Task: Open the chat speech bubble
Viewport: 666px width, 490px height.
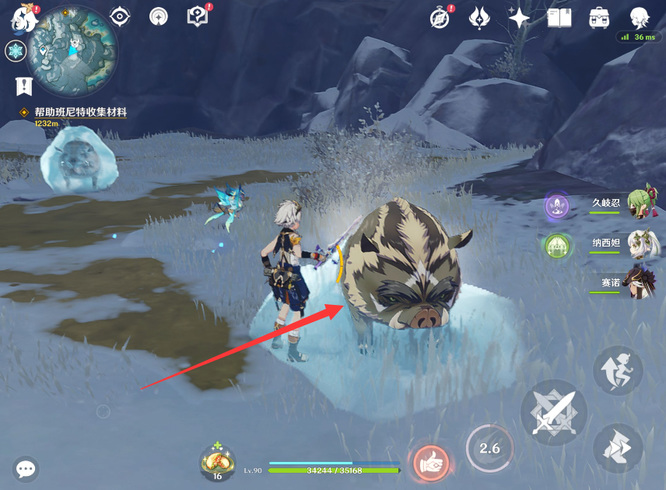Action: 26,468
